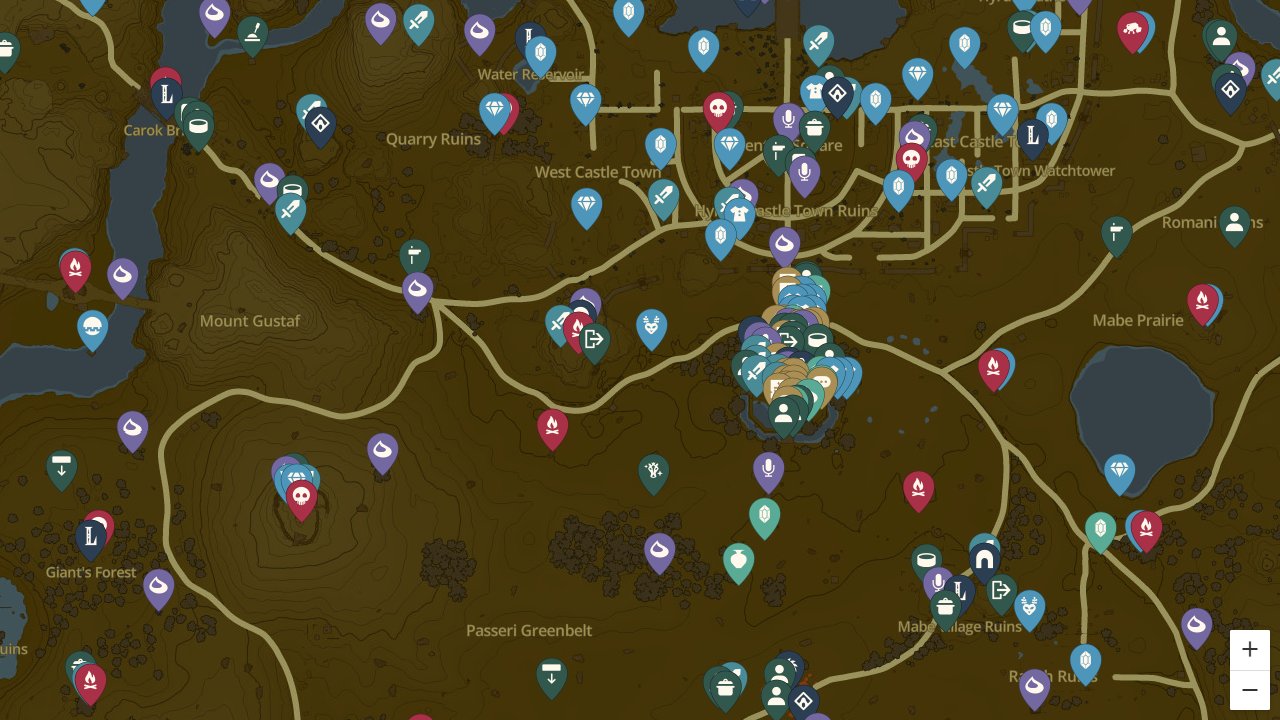Select the chasm down-arrow pin below Passeri Greenbelt

(x=551, y=675)
